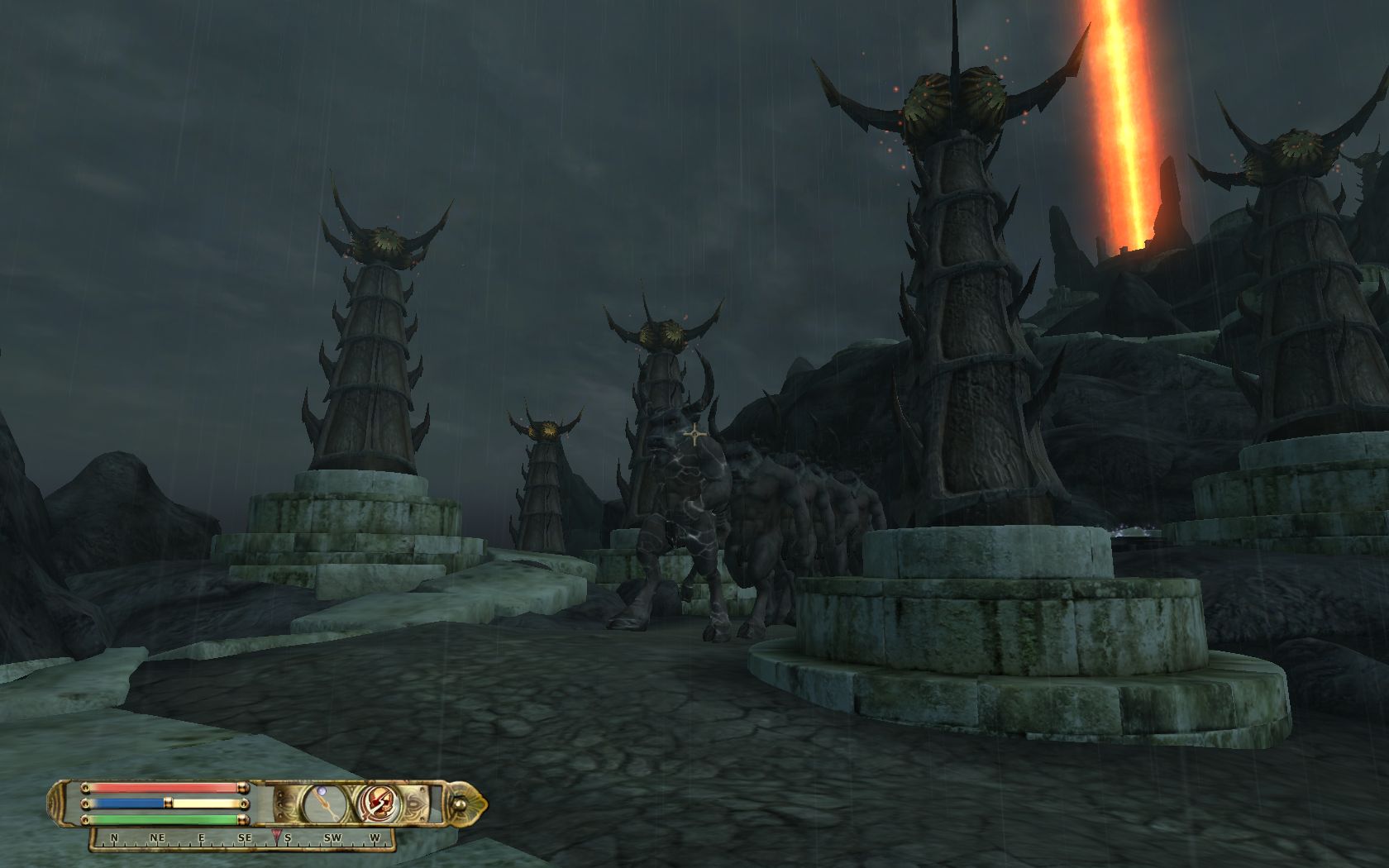Open the compass strip

point(241,838)
